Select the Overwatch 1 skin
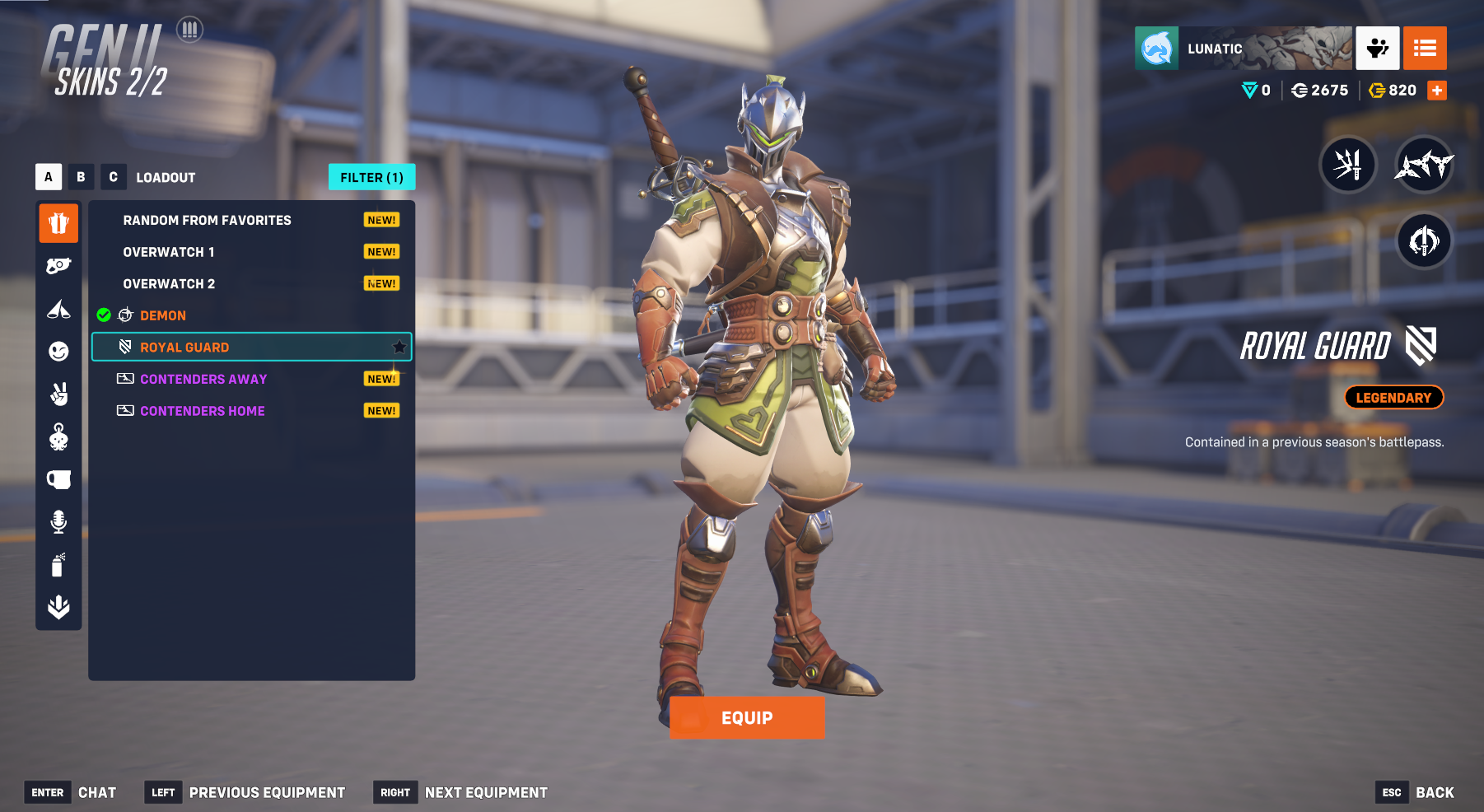The height and width of the screenshot is (812, 1484). coord(169,252)
